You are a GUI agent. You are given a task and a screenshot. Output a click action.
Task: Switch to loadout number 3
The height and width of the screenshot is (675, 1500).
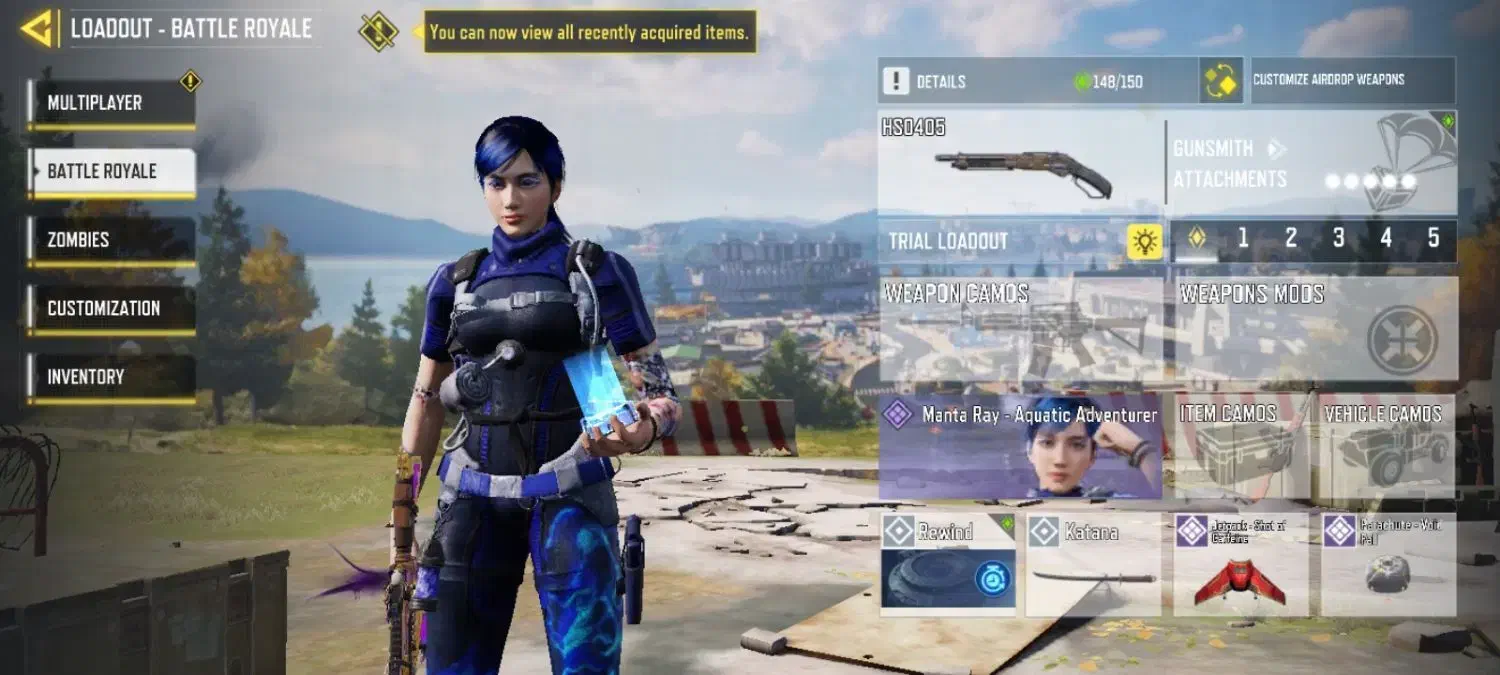(1338, 239)
